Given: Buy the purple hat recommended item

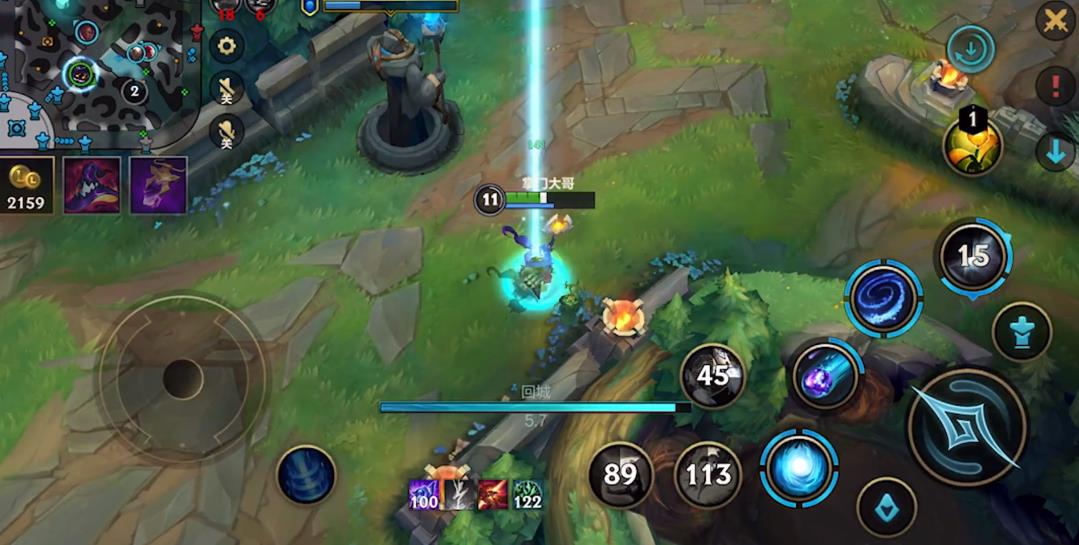Looking at the screenshot, I should click(x=92, y=185).
